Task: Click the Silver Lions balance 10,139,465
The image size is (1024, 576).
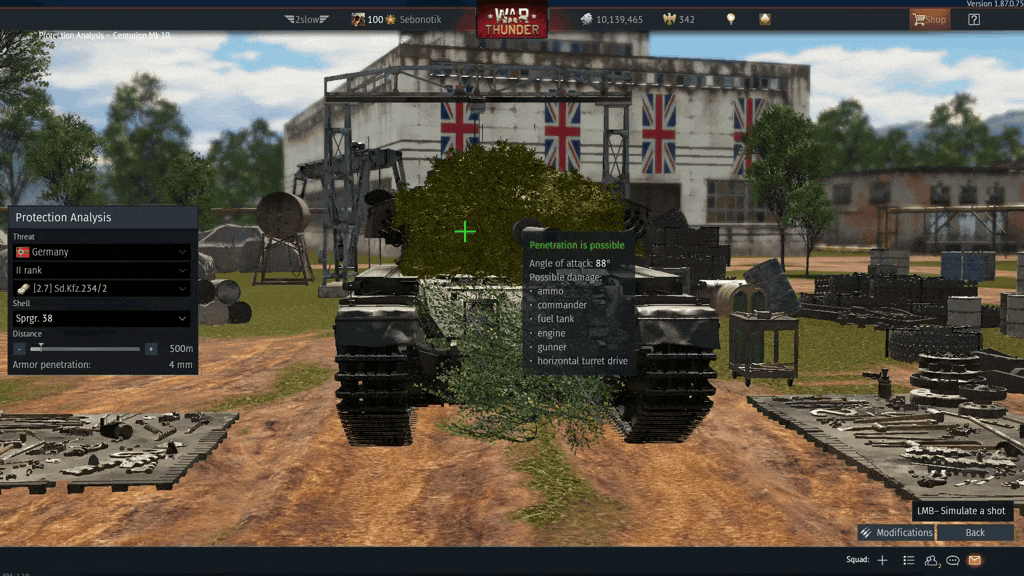Action: pyautogui.click(x=611, y=19)
